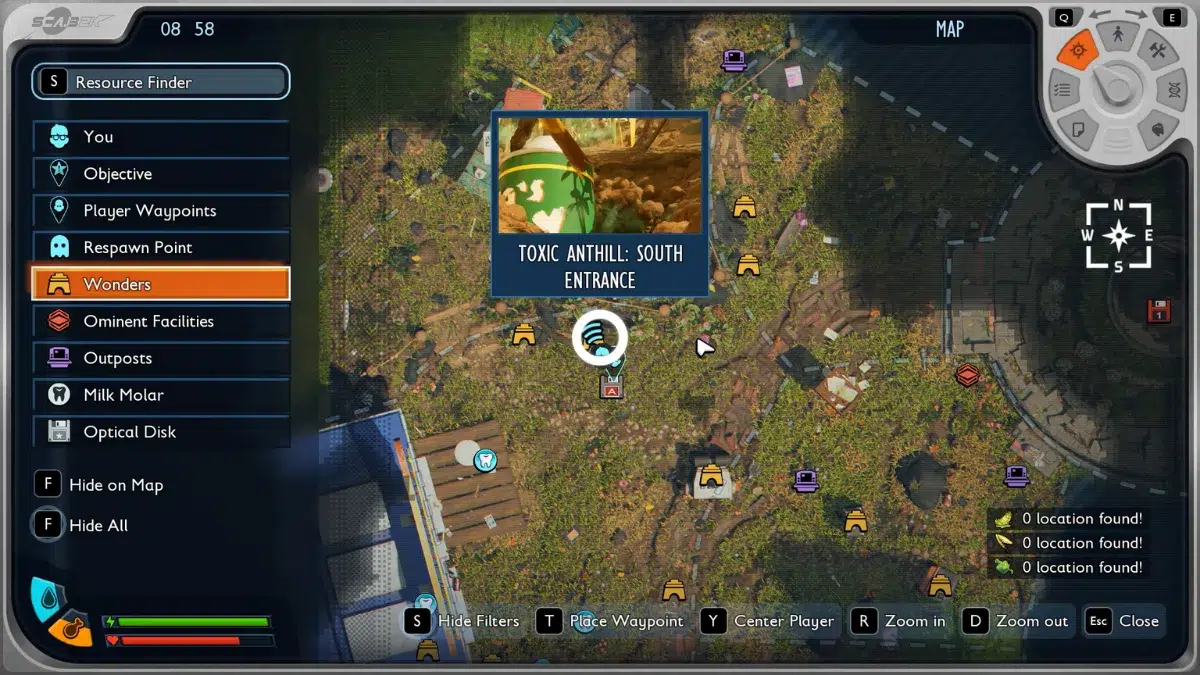Select the Milk Molar filter
This screenshot has height=675, width=1200.
160,395
